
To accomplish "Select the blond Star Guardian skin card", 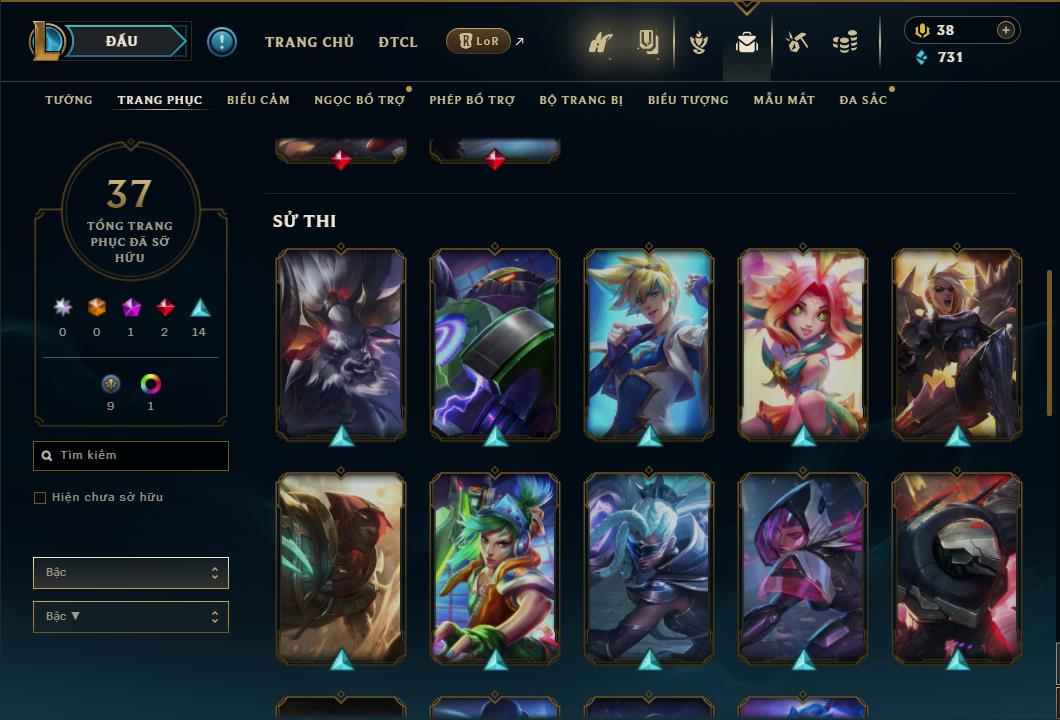I will coord(649,343).
